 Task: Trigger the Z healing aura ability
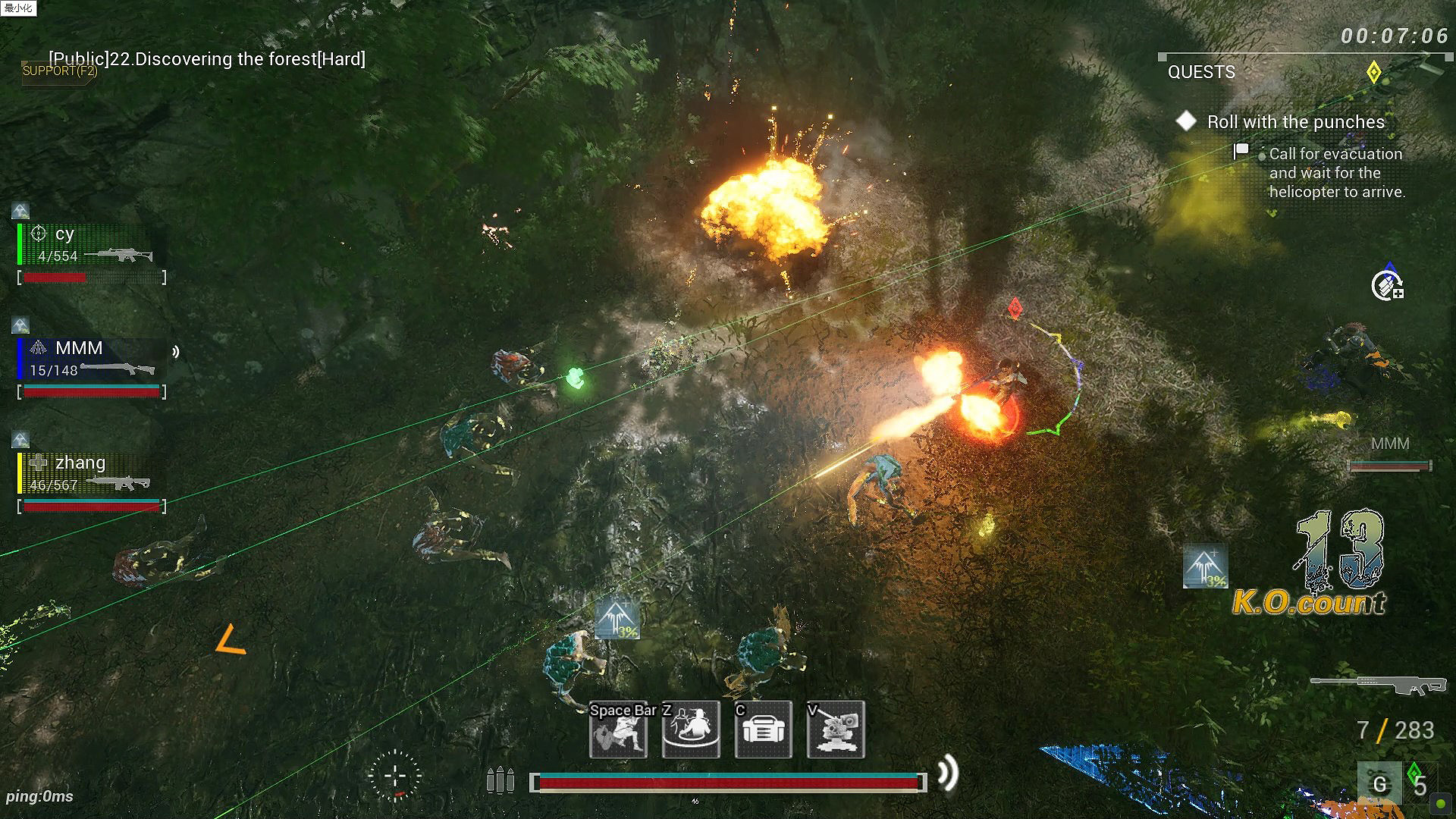coord(689,731)
